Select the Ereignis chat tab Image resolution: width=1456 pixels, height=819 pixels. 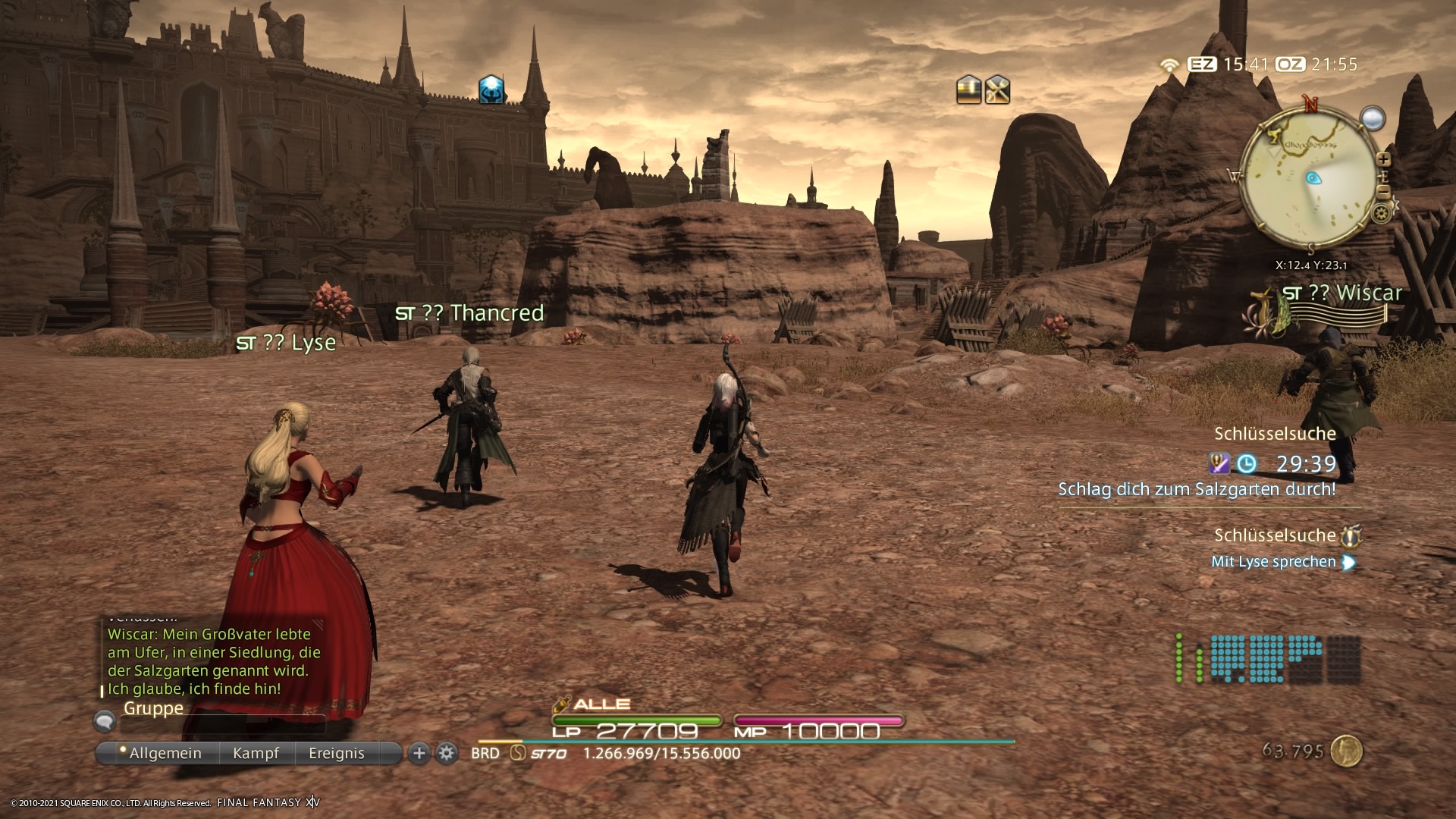(x=336, y=753)
